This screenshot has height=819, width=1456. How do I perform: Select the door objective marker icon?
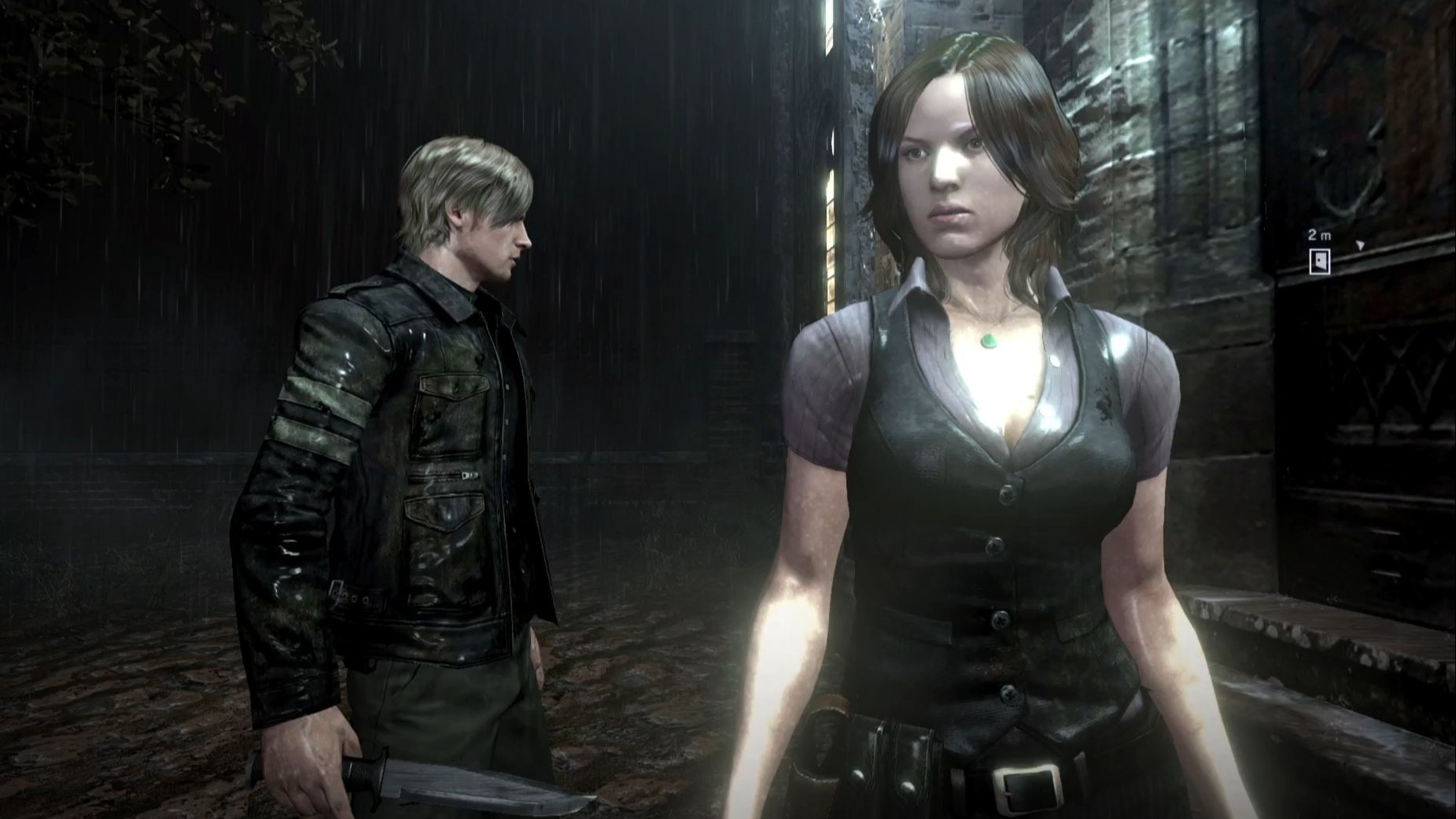click(1319, 261)
